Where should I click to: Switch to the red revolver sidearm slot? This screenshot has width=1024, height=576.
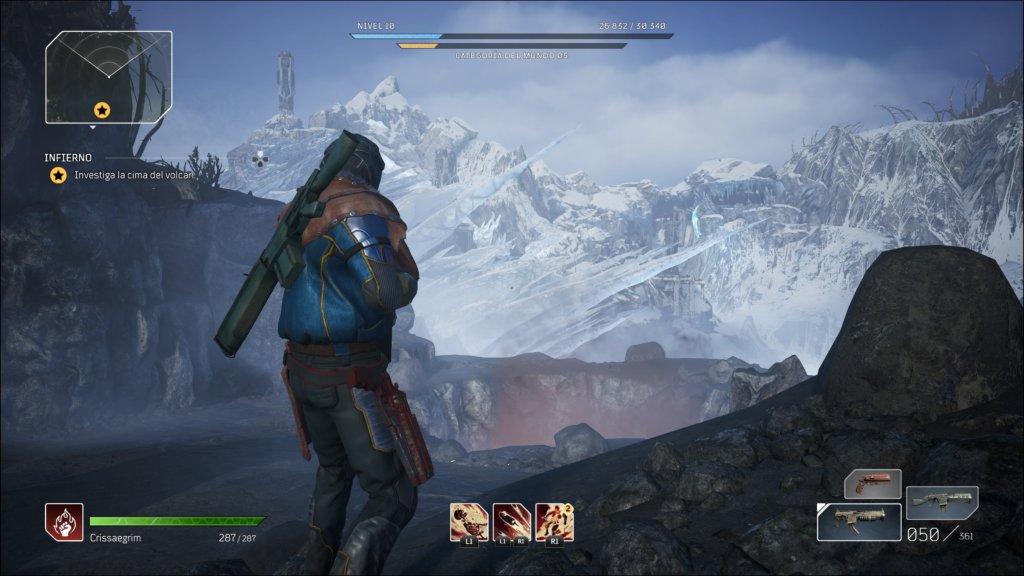[x=872, y=484]
